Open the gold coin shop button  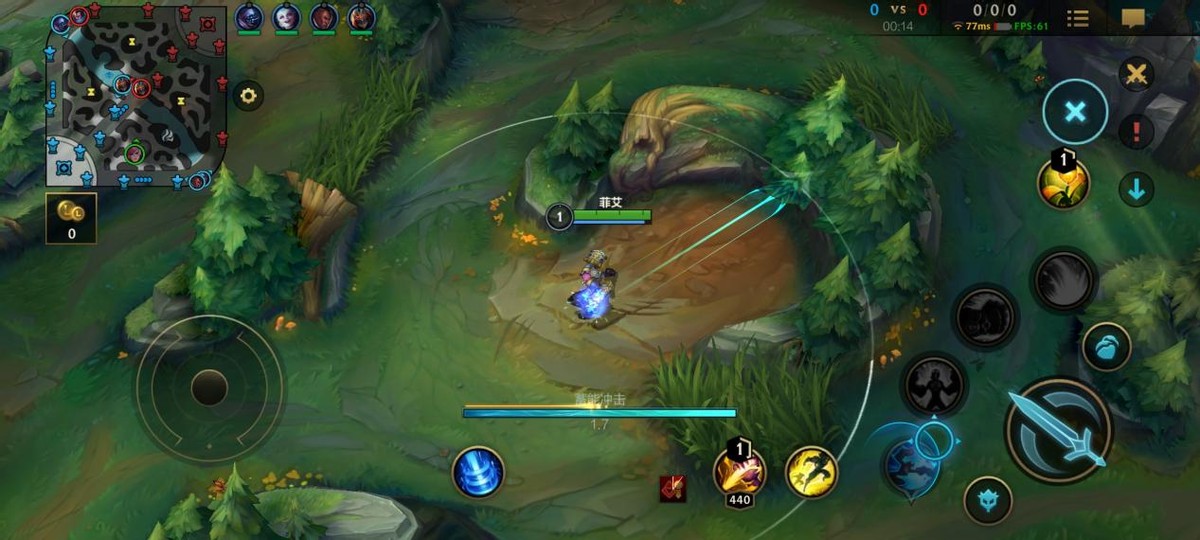click(71, 218)
